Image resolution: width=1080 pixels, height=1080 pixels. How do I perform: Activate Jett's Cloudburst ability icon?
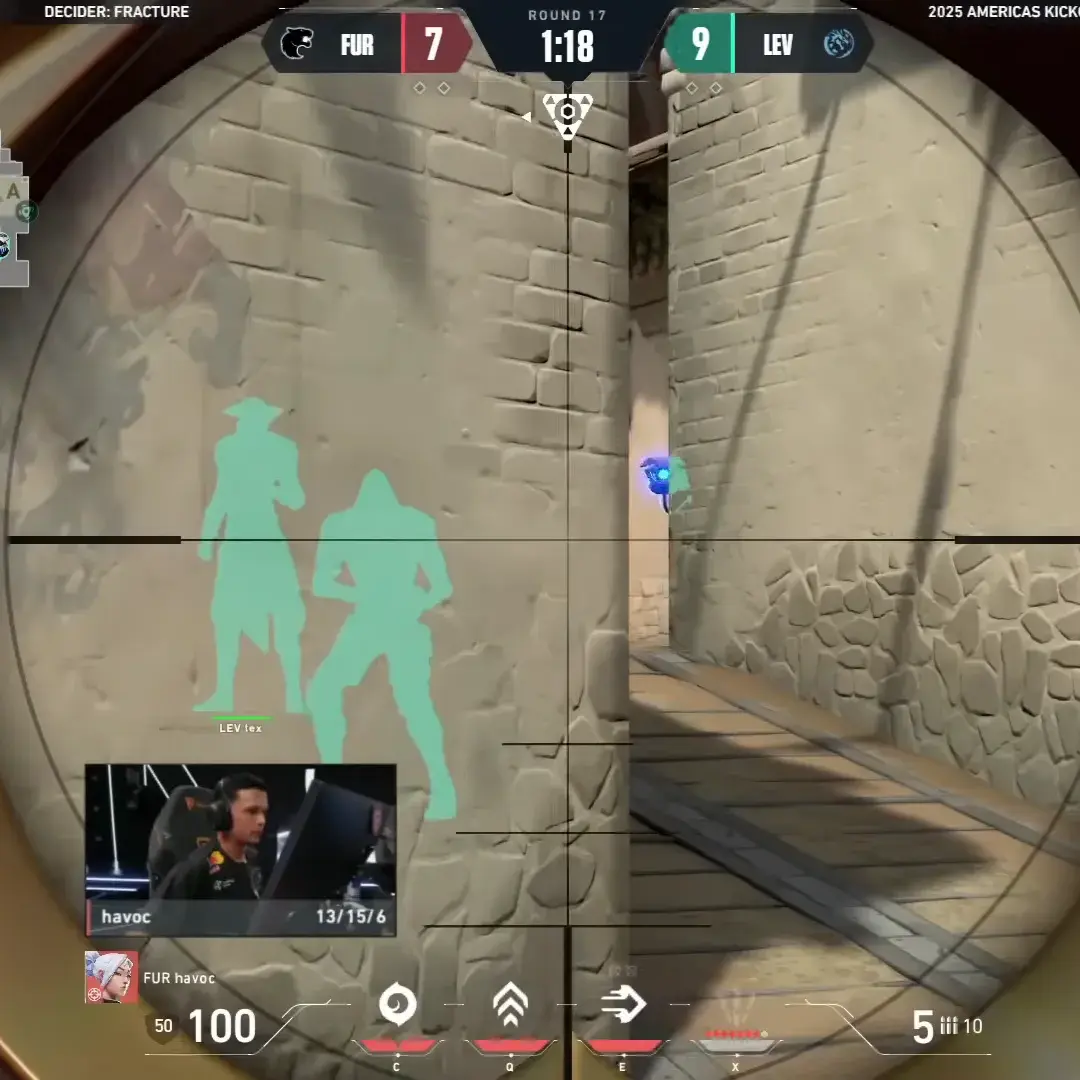click(397, 1004)
